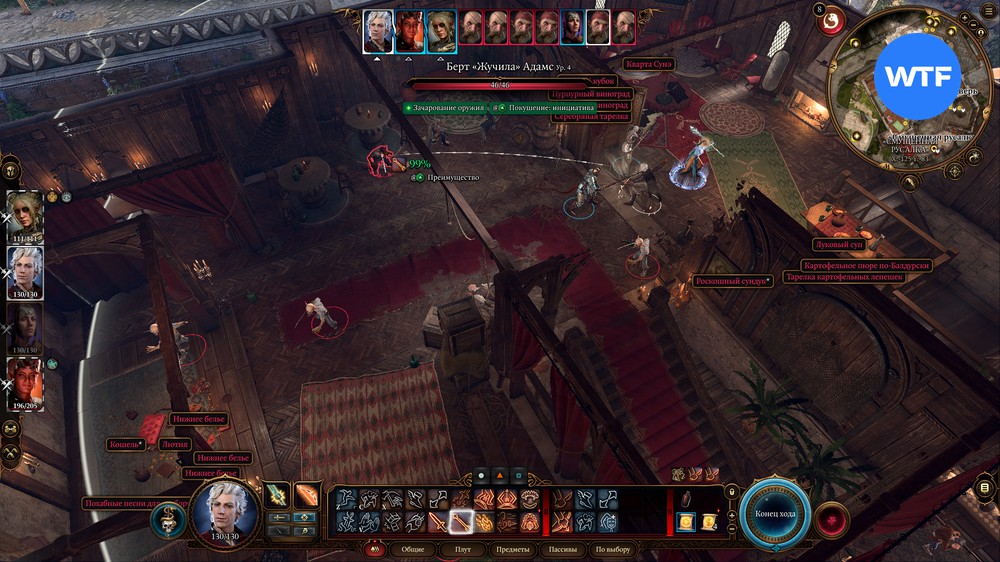
Task: Switch hotbar to the Общие tab
Action: tap(412, 550)
